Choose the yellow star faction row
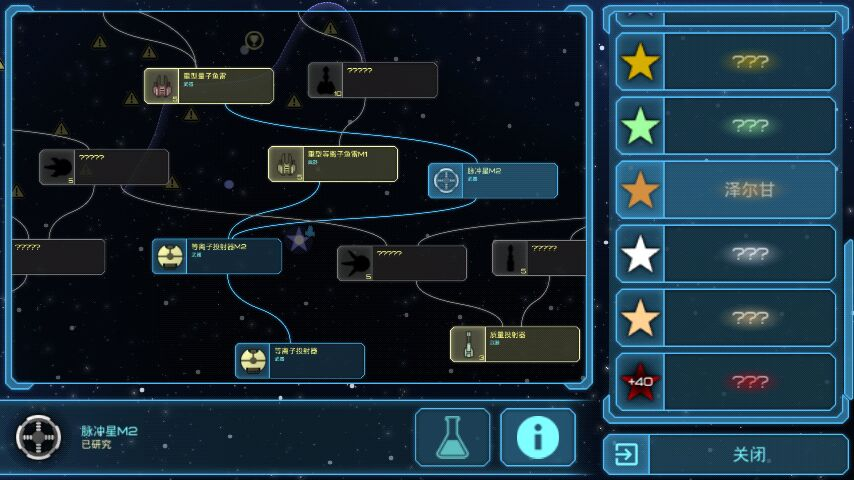 click(x=725, y=62)
